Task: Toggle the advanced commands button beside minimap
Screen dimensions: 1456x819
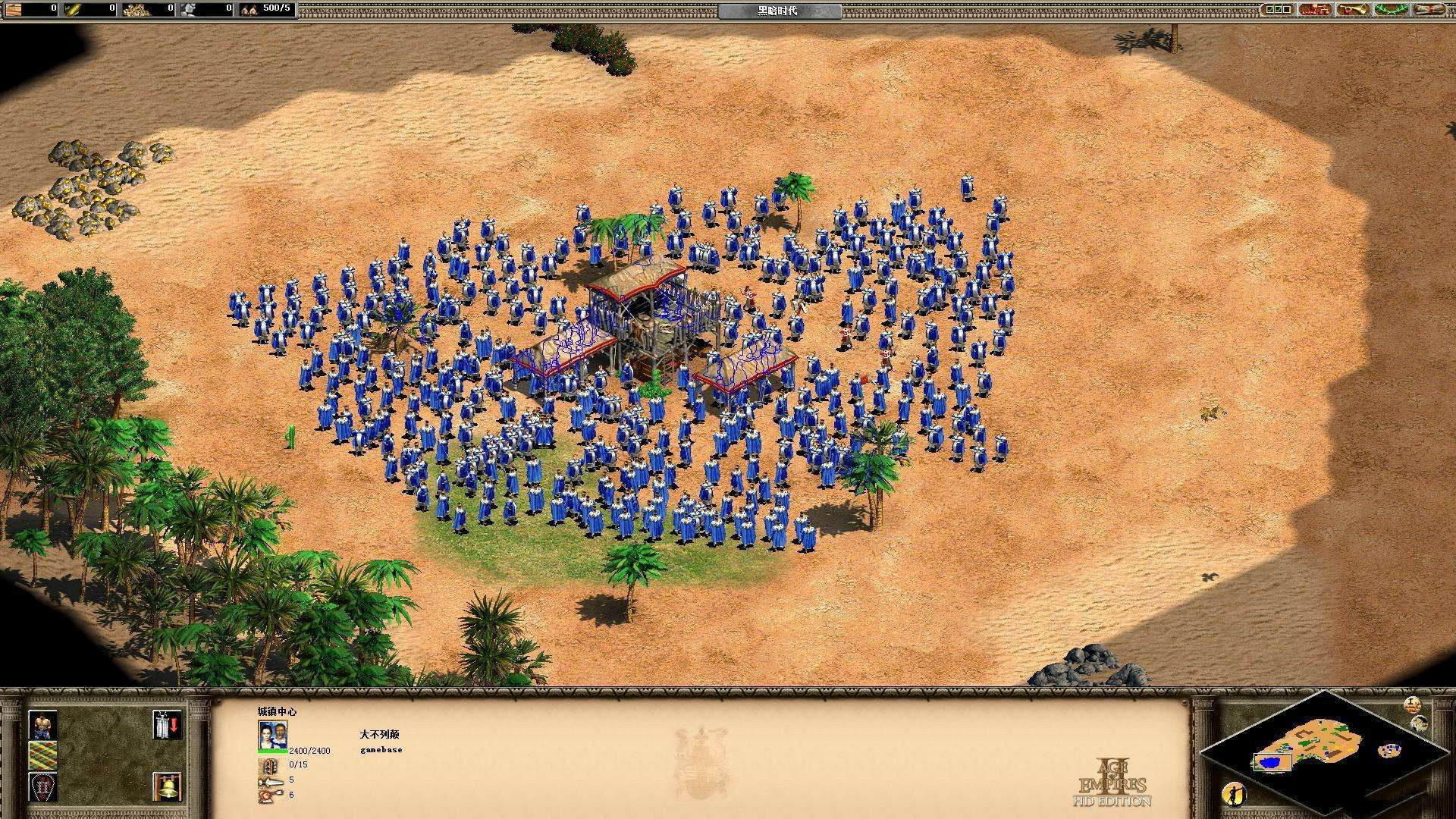Action: [x=1412, y=704]
